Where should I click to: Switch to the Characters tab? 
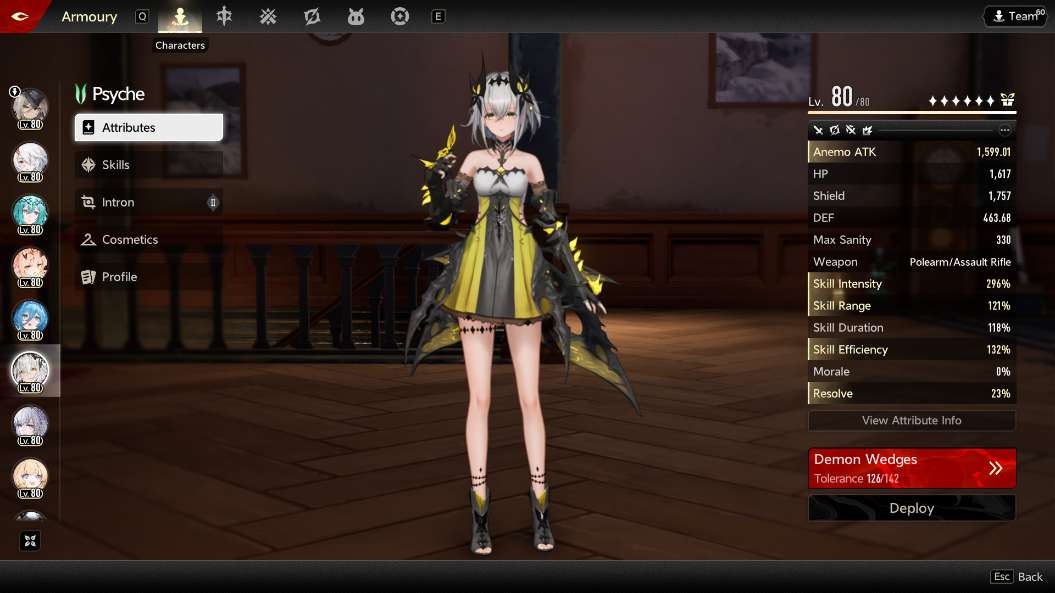[180, 16]
